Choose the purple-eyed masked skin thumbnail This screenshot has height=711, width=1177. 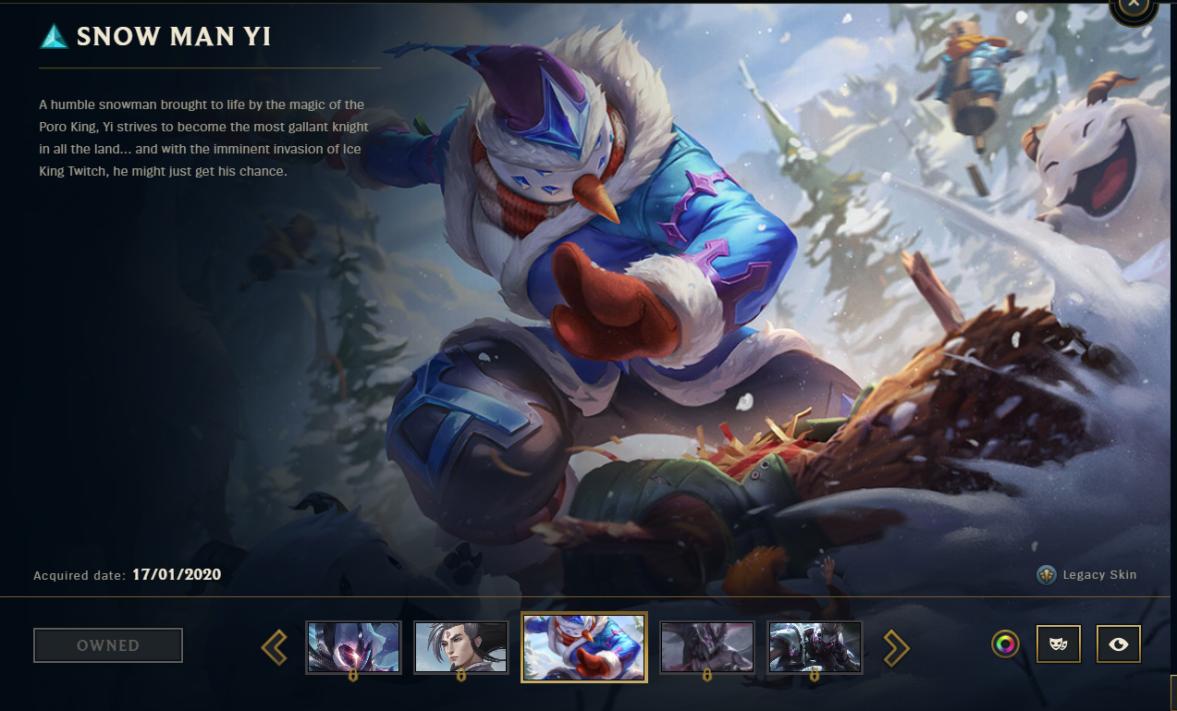coord(353,646)
